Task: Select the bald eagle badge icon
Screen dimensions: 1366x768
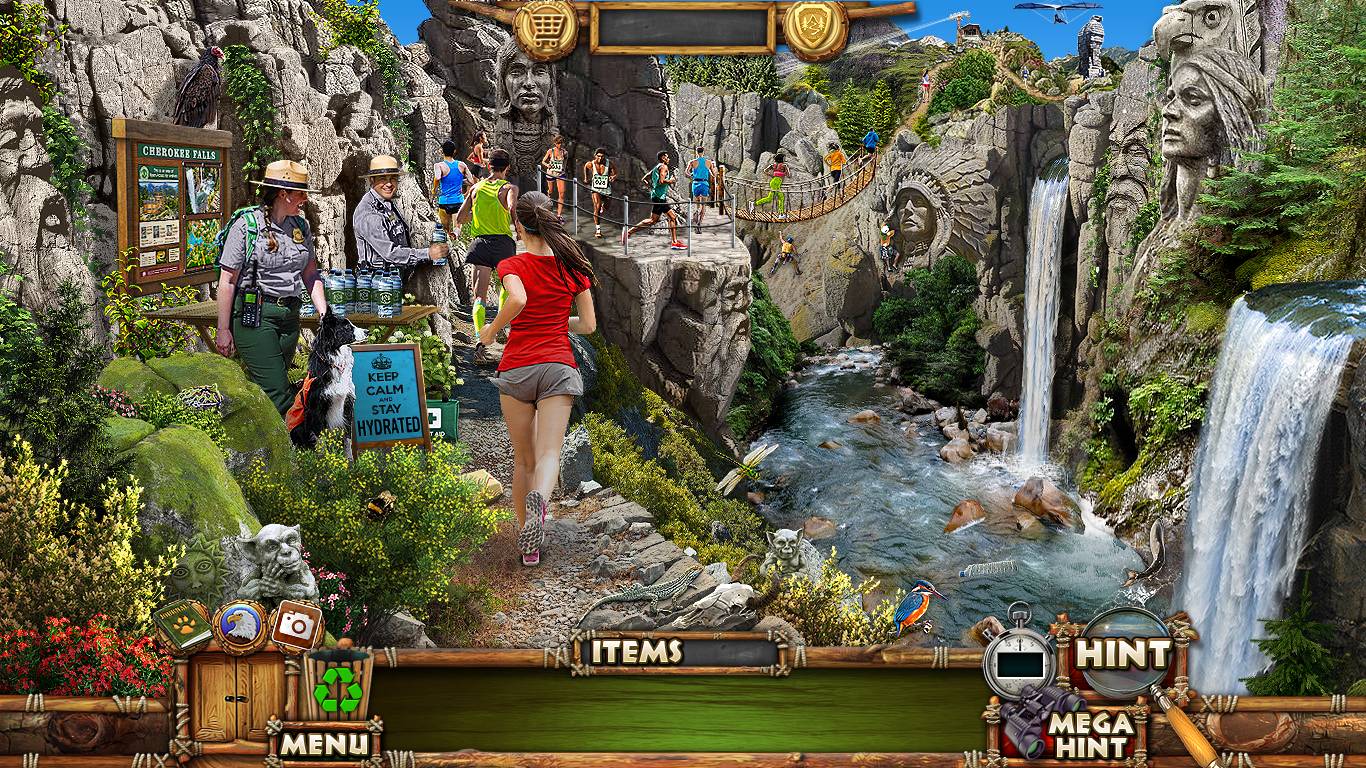Action: (x=240, y=626)
